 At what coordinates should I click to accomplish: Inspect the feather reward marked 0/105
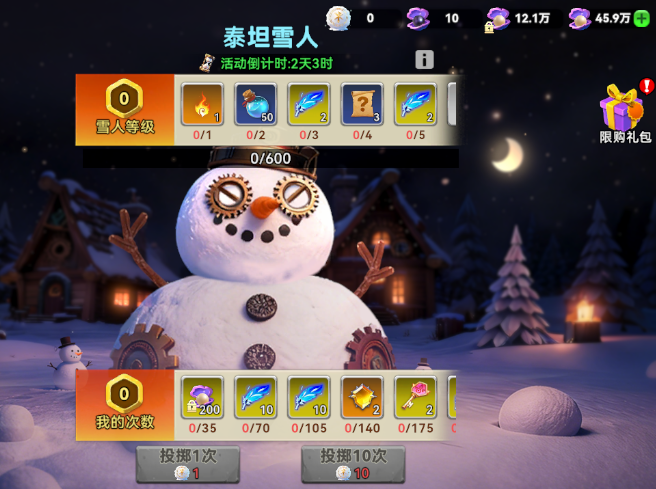[x=308, y=397]
